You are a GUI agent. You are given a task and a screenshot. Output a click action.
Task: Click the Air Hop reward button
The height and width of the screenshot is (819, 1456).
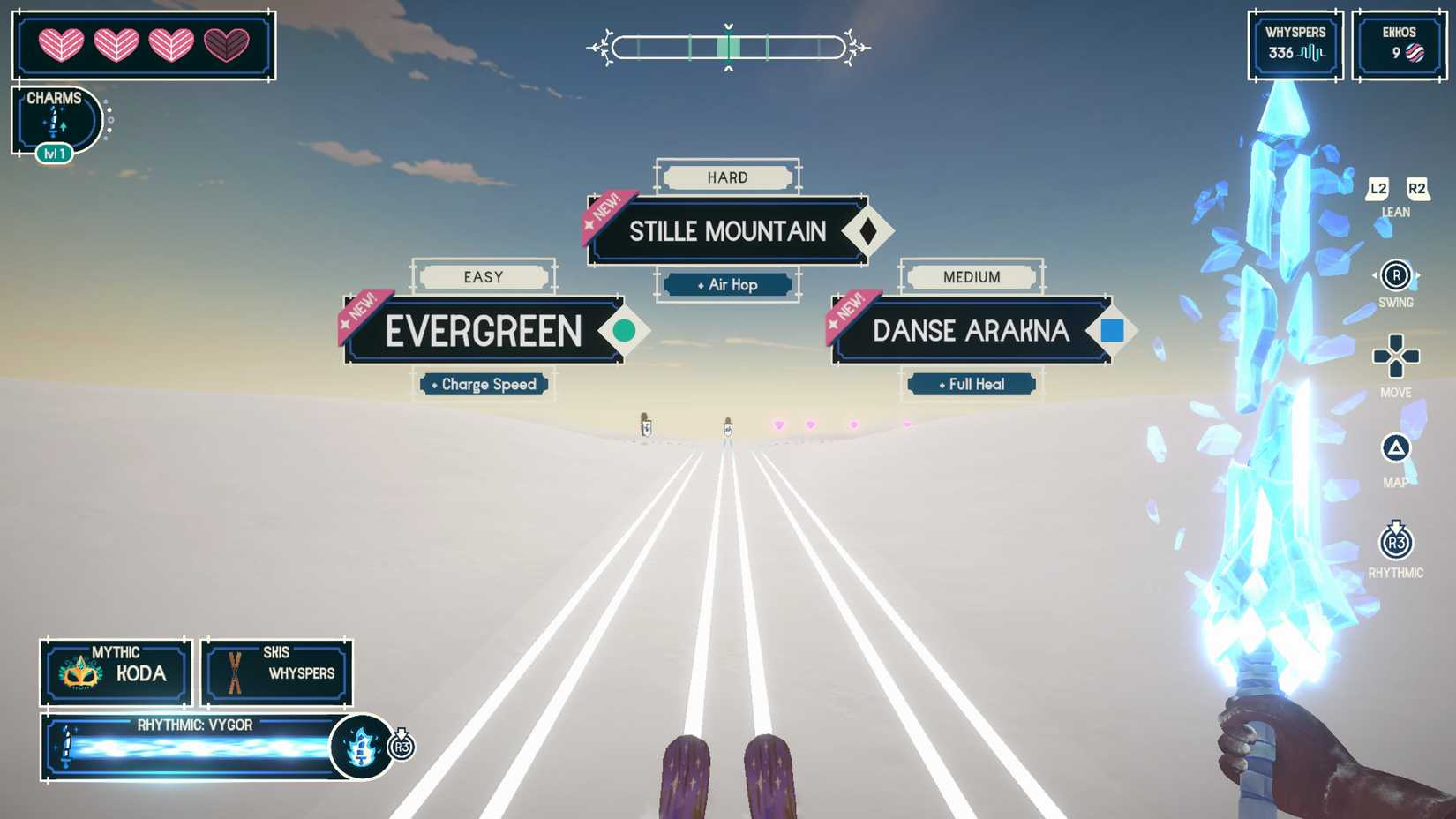point(727,285)
